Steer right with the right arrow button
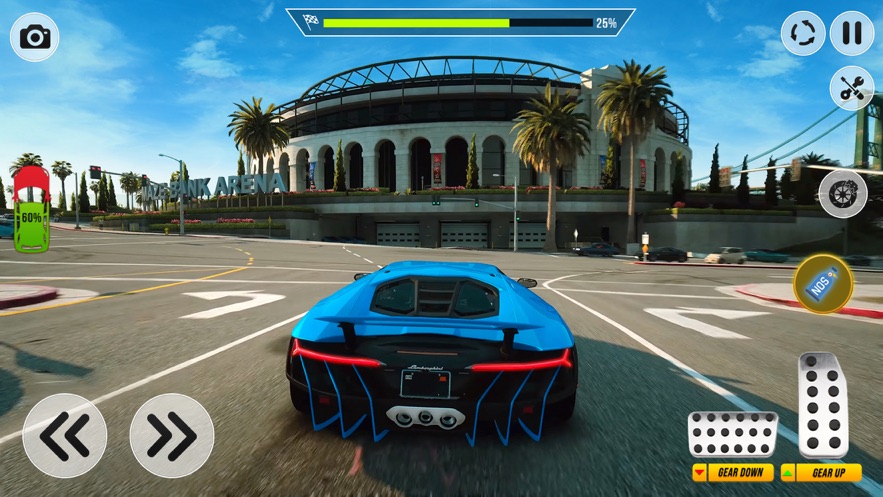 tap(171, 435)
